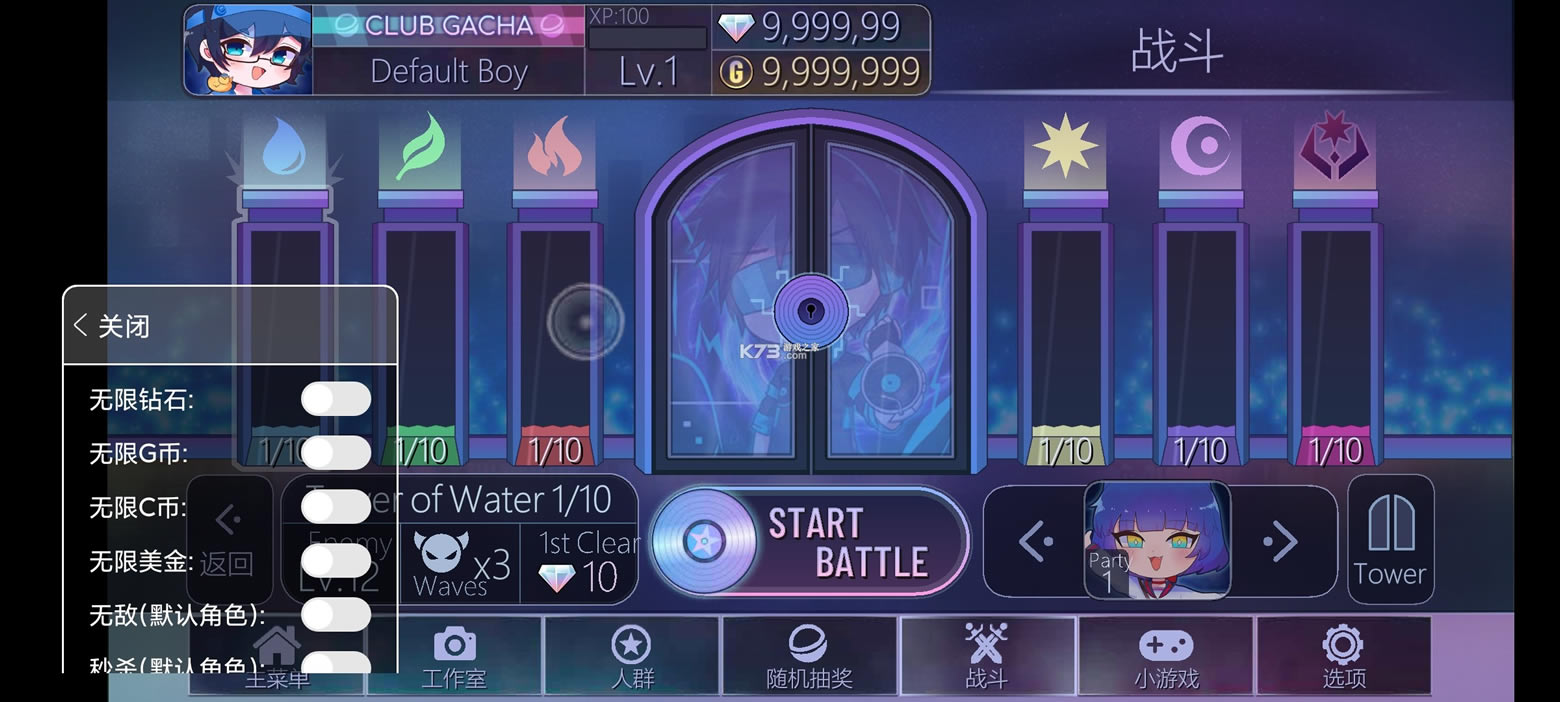Start the battle

point(810,543)
